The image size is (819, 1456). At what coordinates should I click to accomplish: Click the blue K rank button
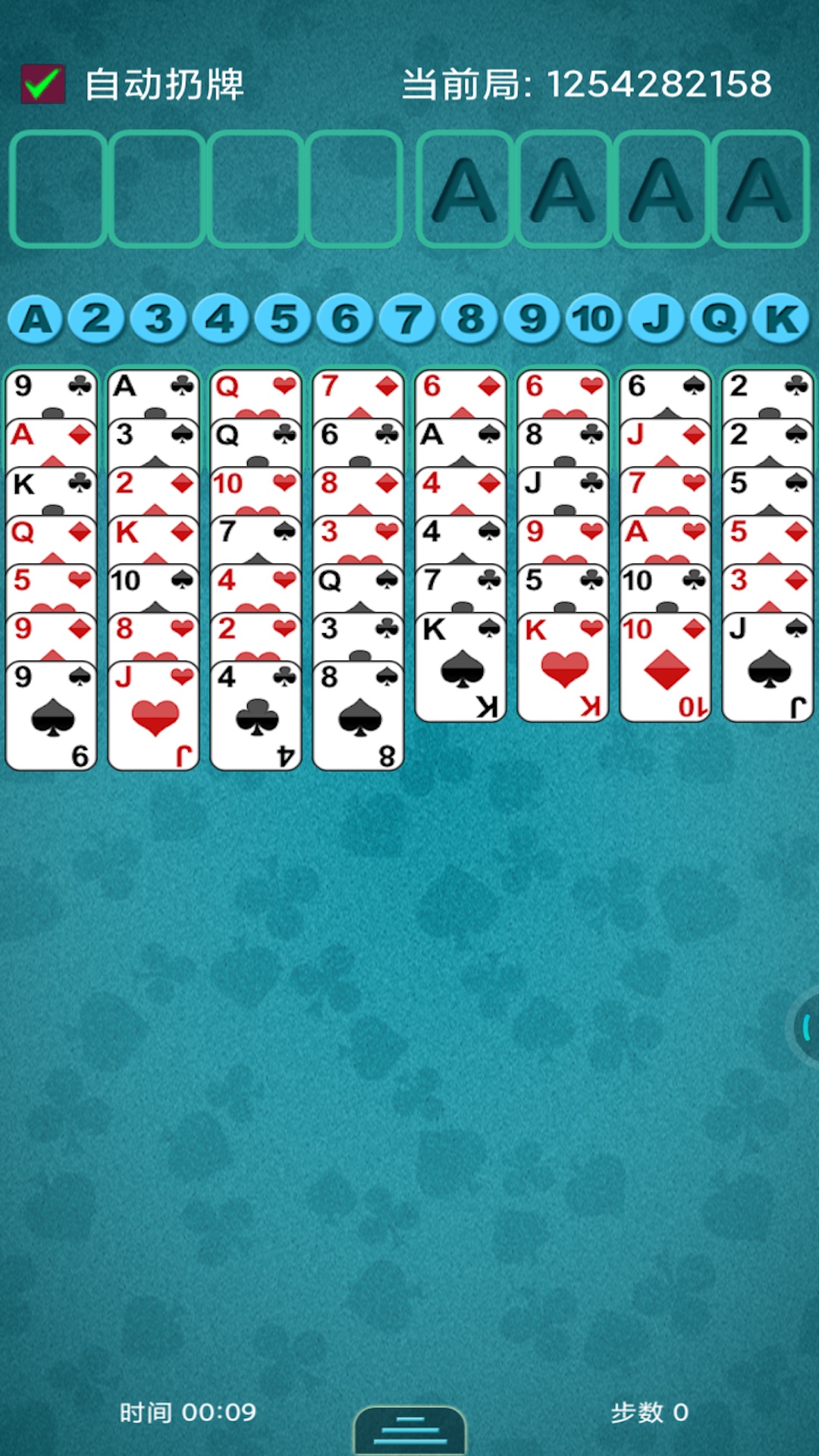(x=782, y=318)
